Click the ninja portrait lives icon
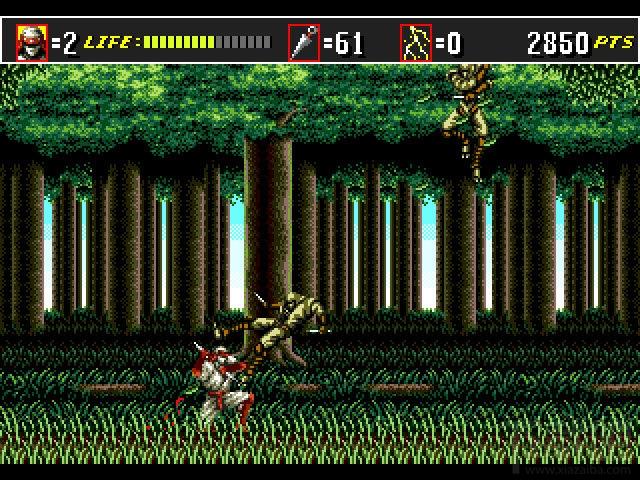The height and width of the screenshot is (480, 640). pos(32,43)
